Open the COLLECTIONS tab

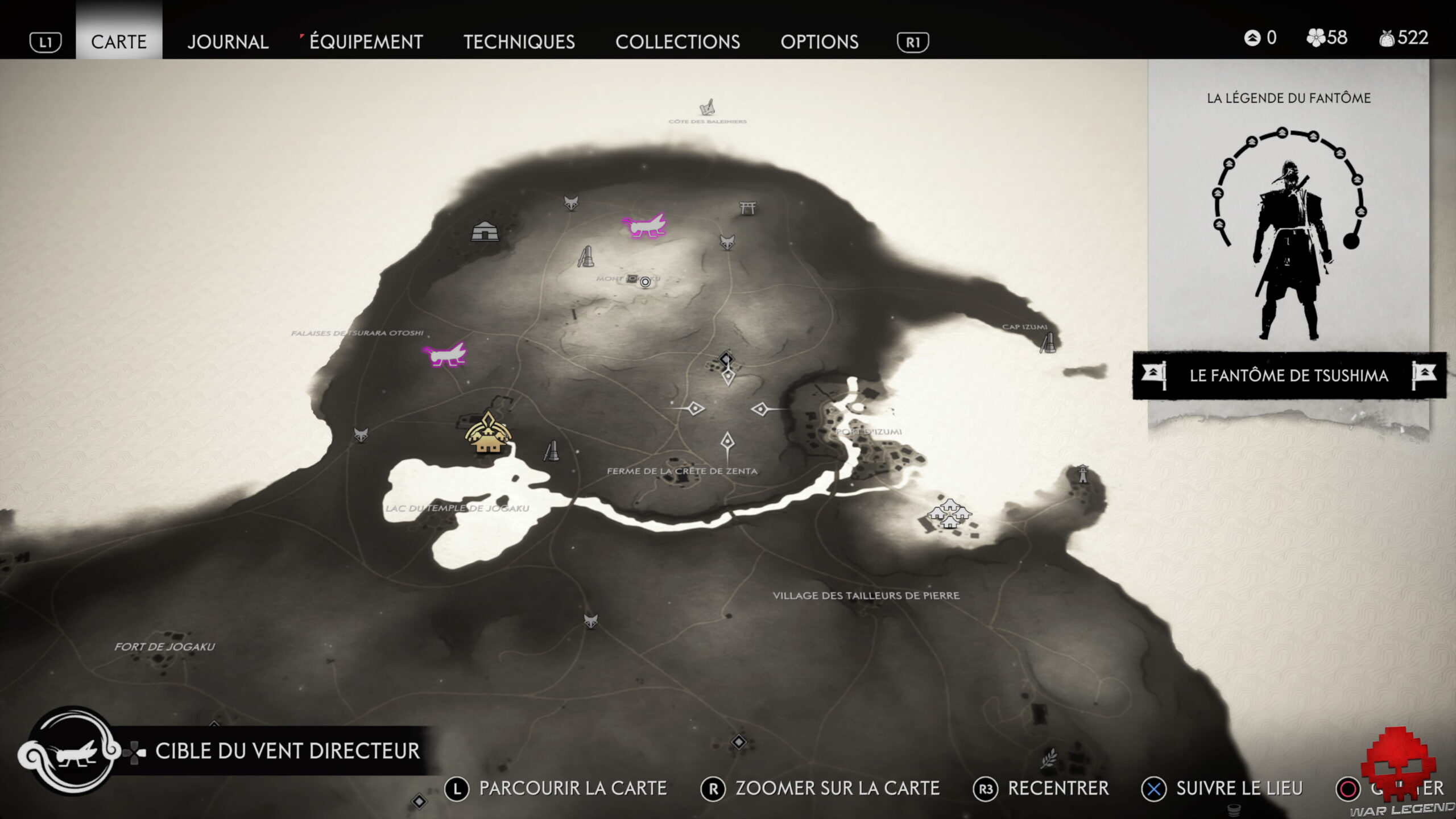[x=679, y=42]
